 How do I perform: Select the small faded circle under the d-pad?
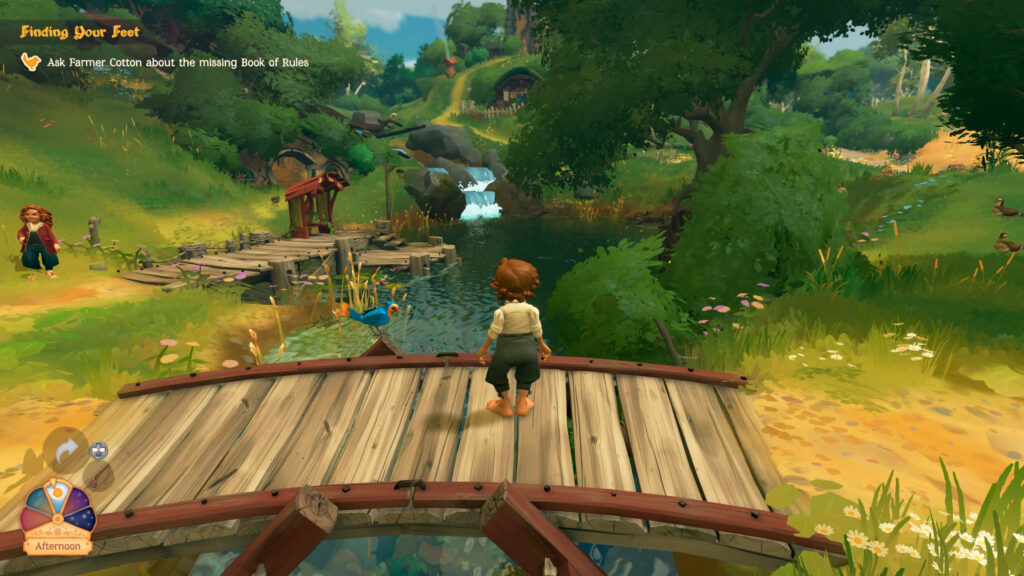click(98, 476)
